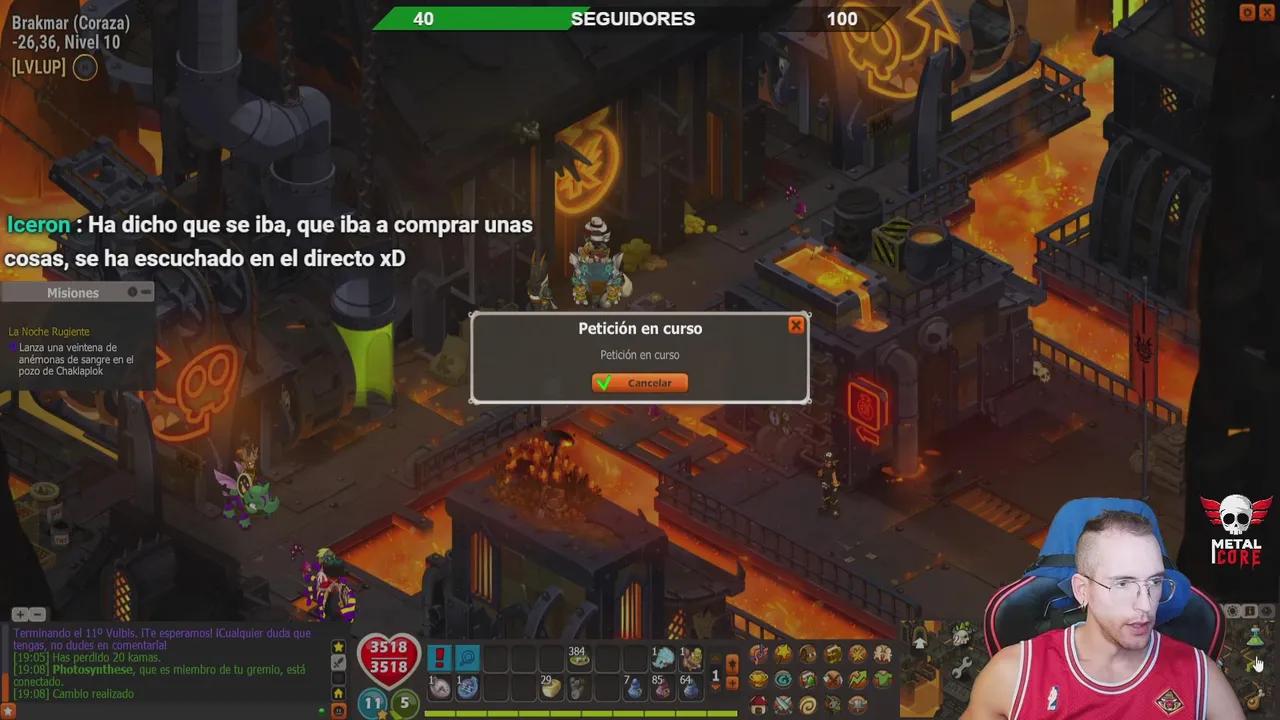
Task: Click the yellow star characteristics icon
Action: pyautogui.click(x=781, y=653)
